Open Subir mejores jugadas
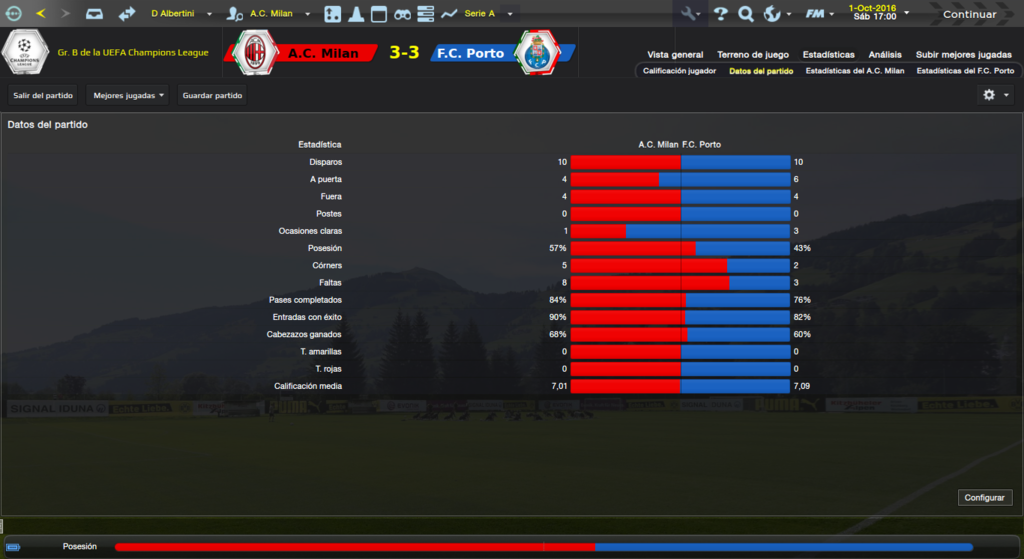 click(x=963, y=55)
